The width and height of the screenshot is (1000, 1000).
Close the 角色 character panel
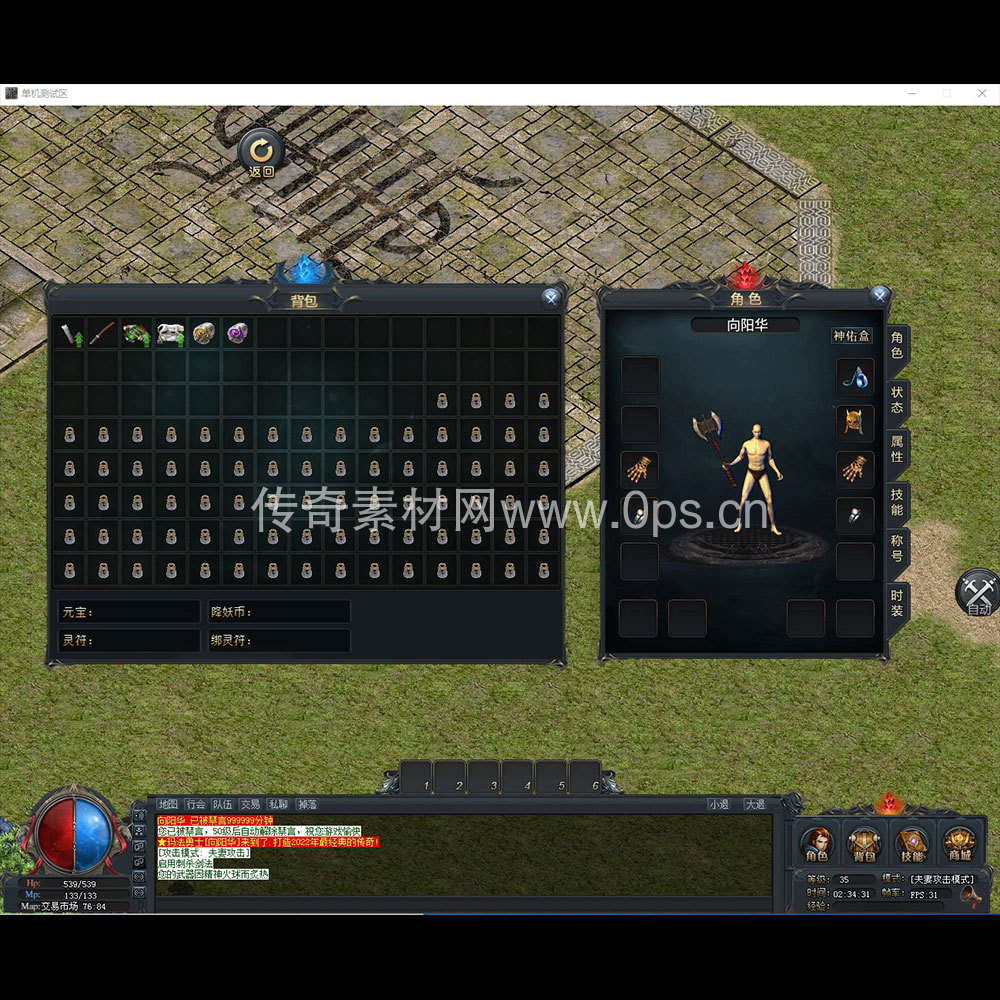coord(879,295)
